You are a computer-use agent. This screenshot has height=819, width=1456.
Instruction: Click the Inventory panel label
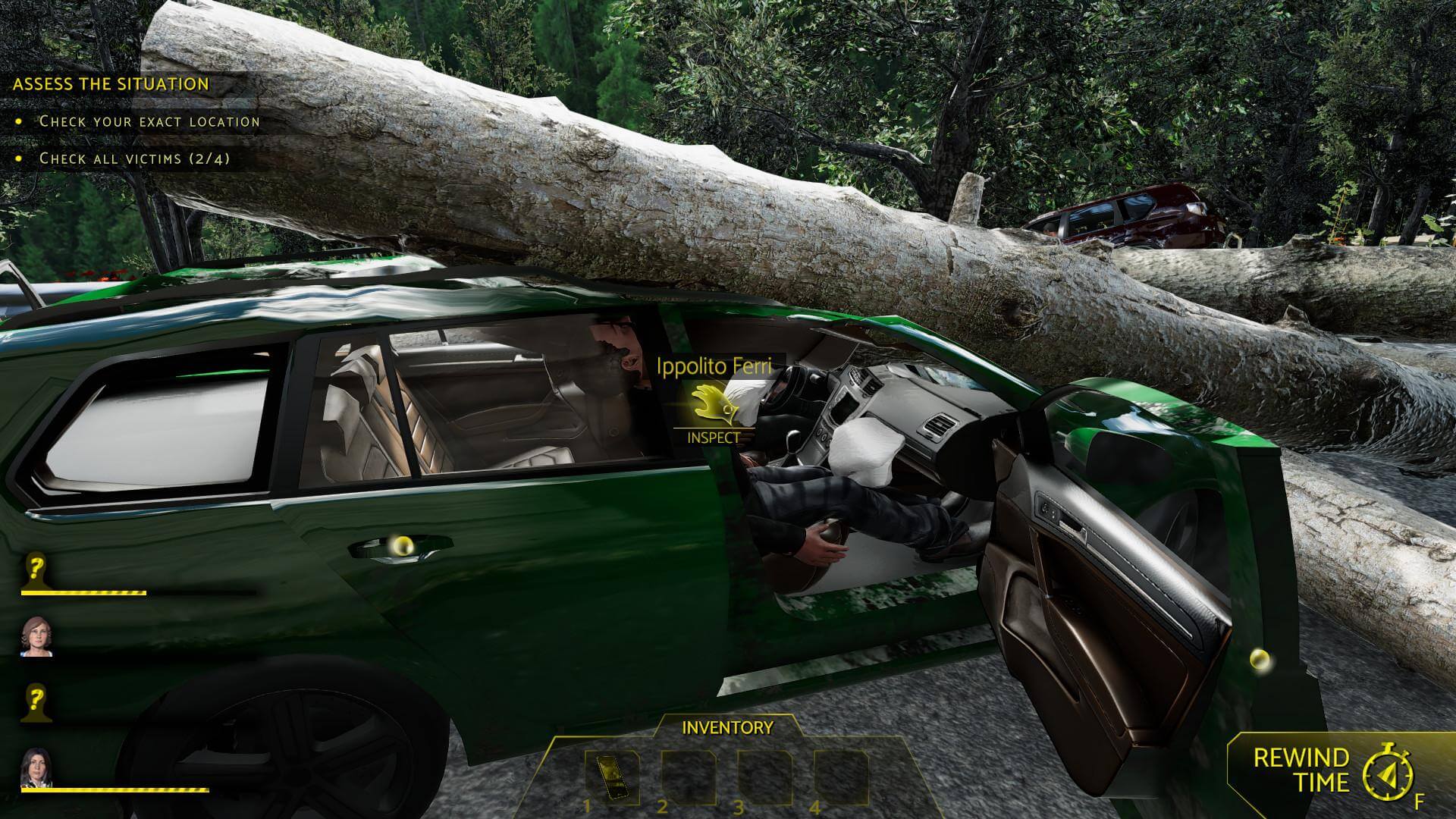click(727, 728)
